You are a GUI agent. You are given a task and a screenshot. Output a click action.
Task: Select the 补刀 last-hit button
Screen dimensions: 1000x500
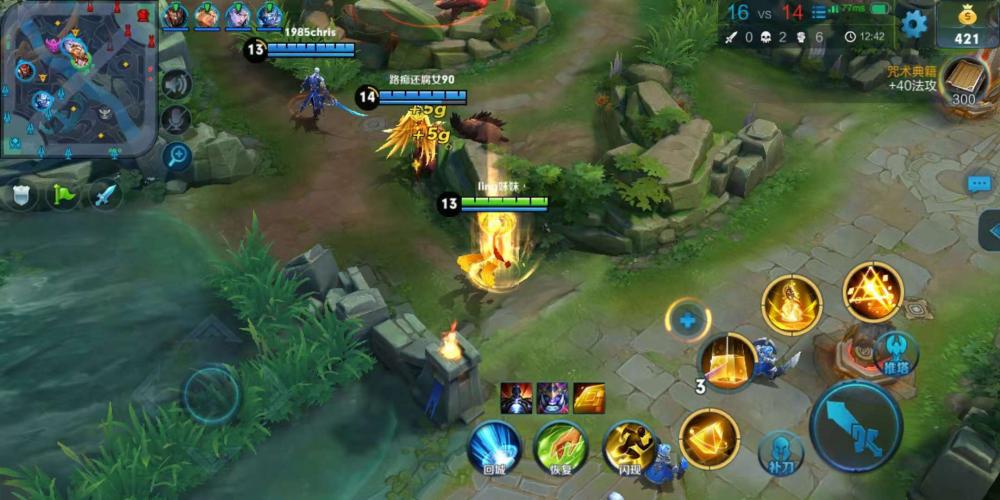coord(780,453)
